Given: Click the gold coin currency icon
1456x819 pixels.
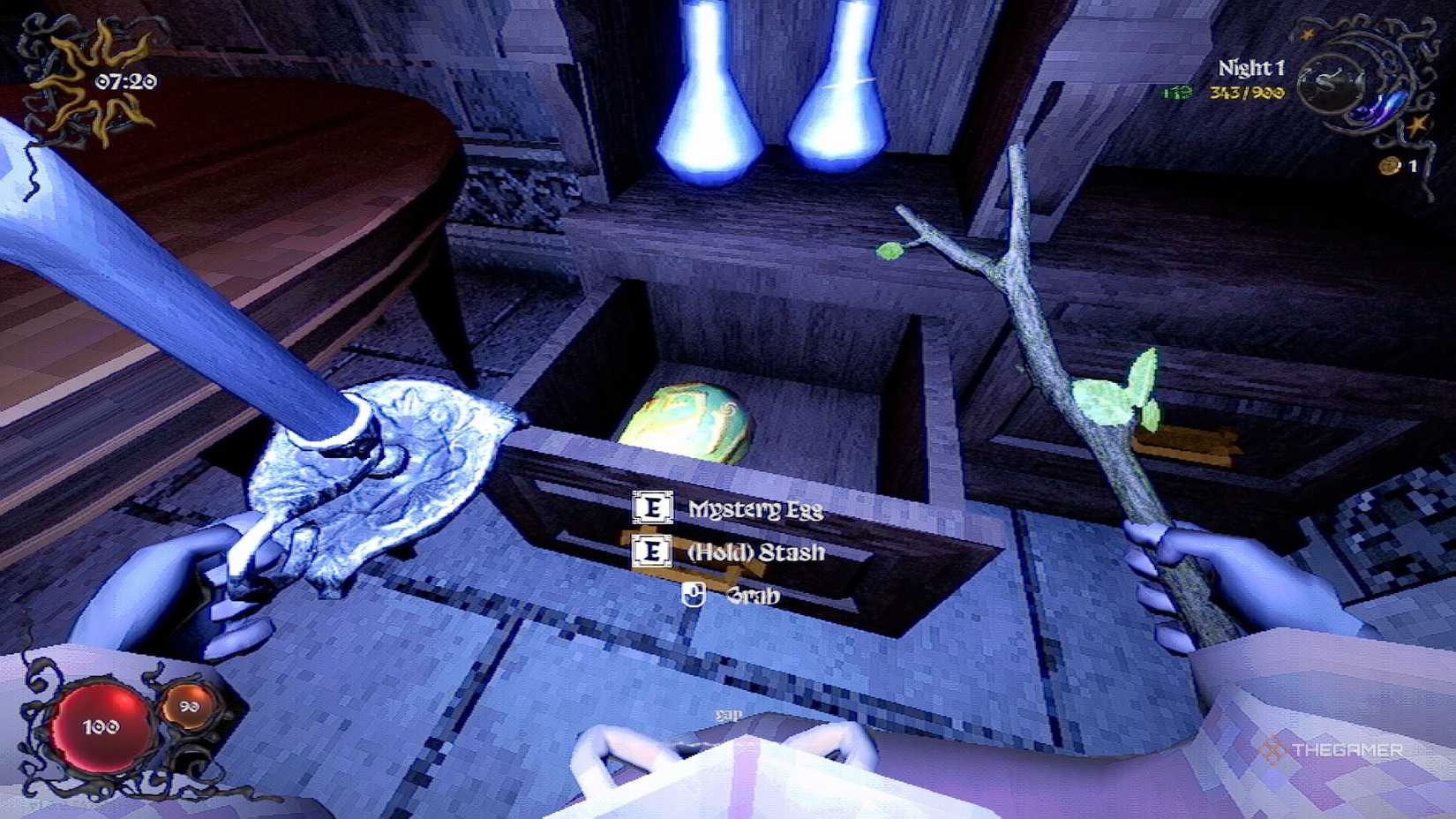Looking at the screenshot, I should tap(1390, 166).
